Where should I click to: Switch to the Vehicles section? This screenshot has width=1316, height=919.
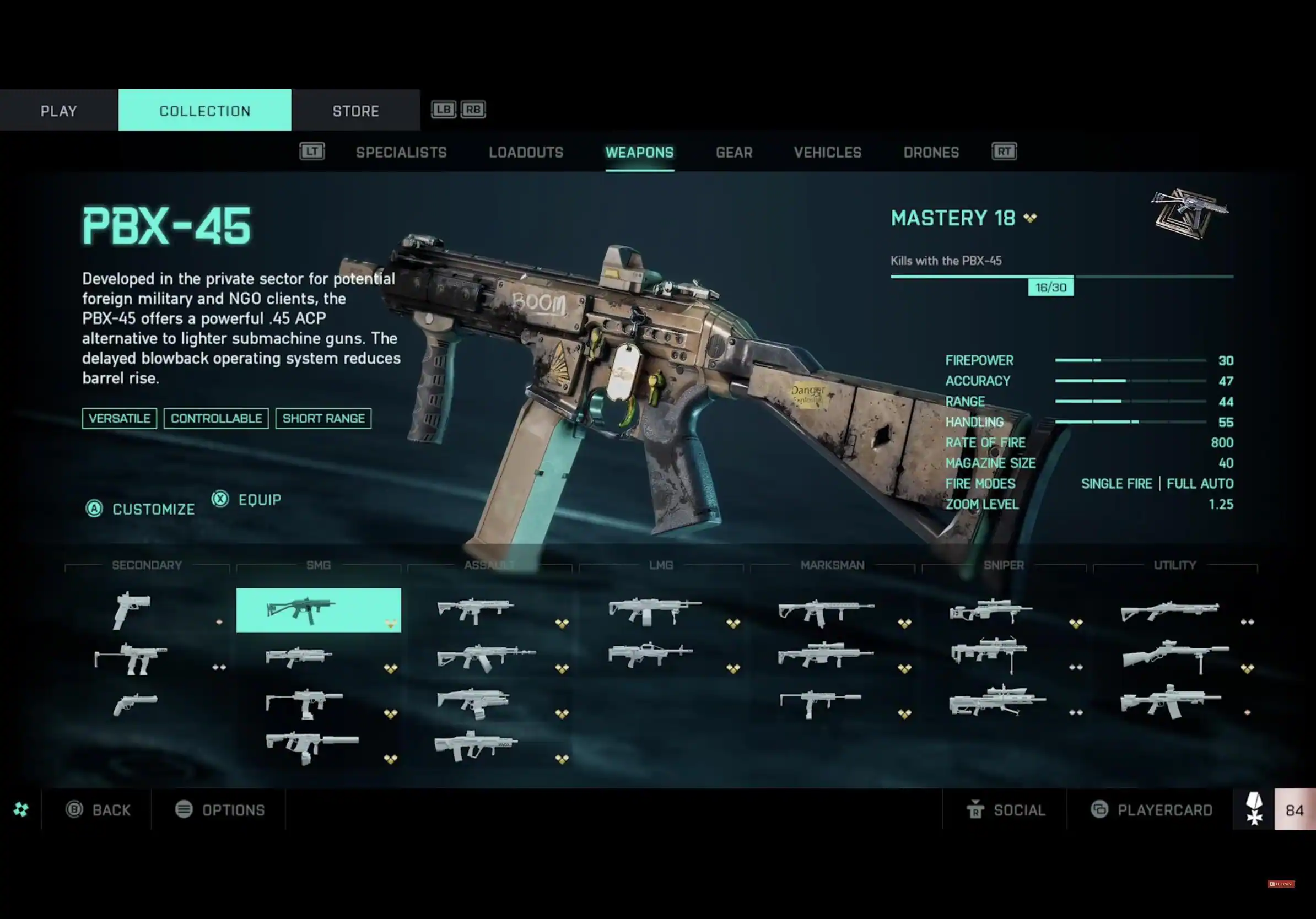click(827, 153)
